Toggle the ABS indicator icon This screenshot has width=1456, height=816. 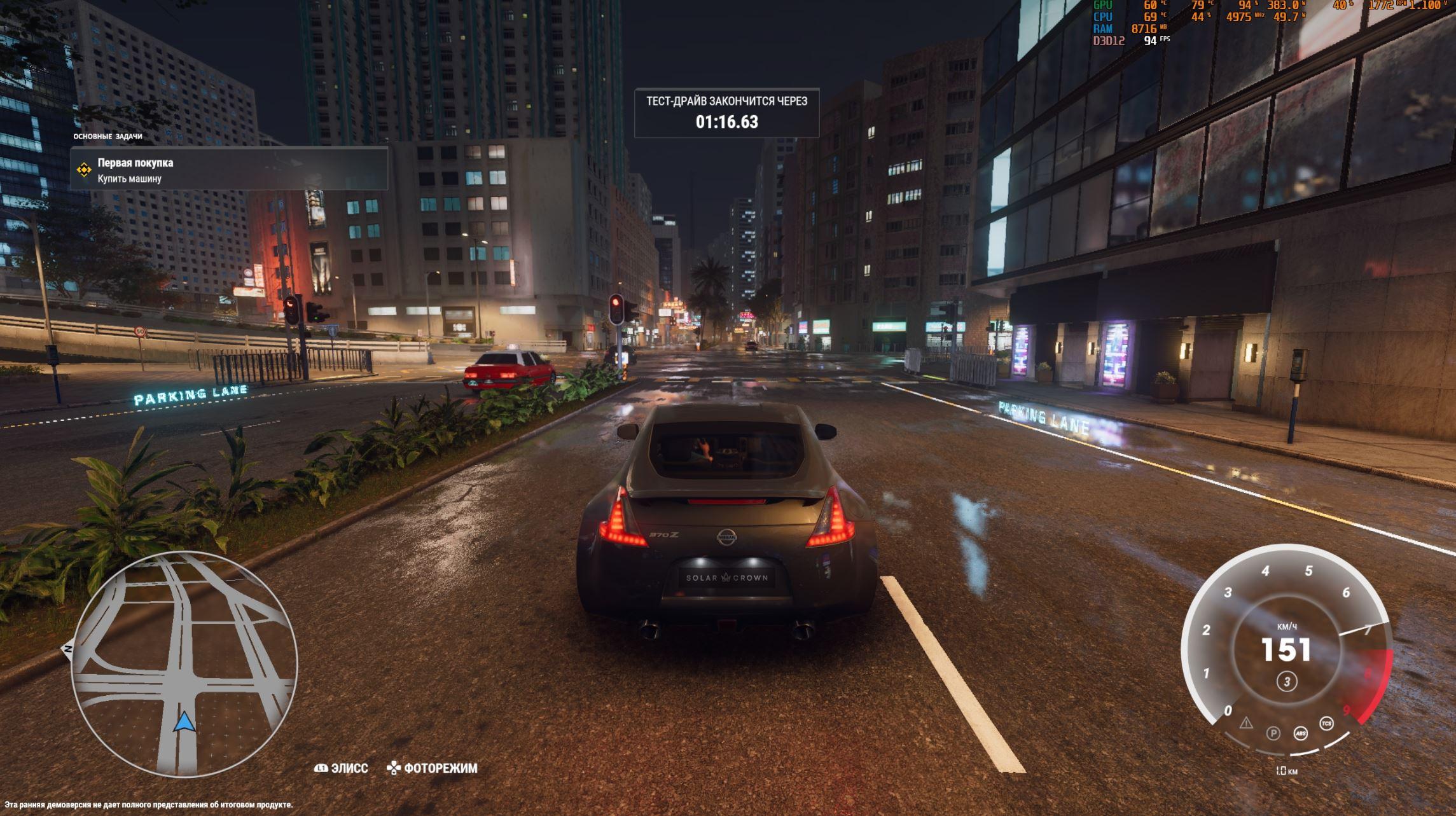[x=1301, y=734]
